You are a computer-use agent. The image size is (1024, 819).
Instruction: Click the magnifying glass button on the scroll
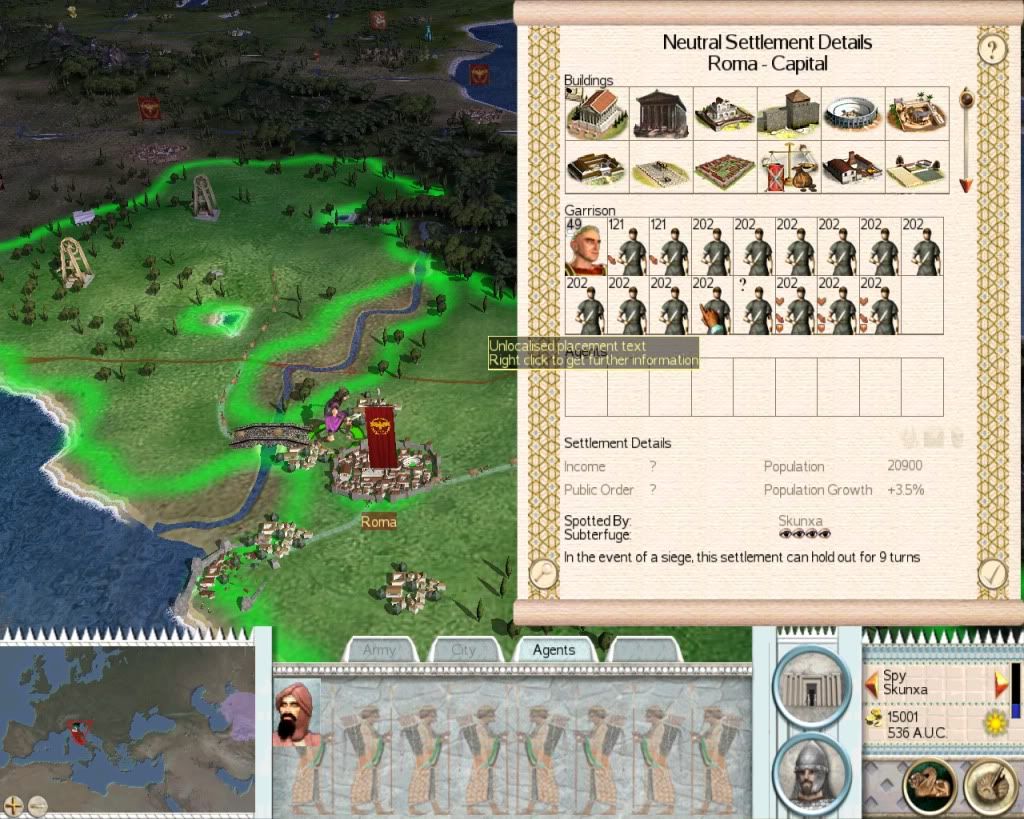click(x=543, y=573)
